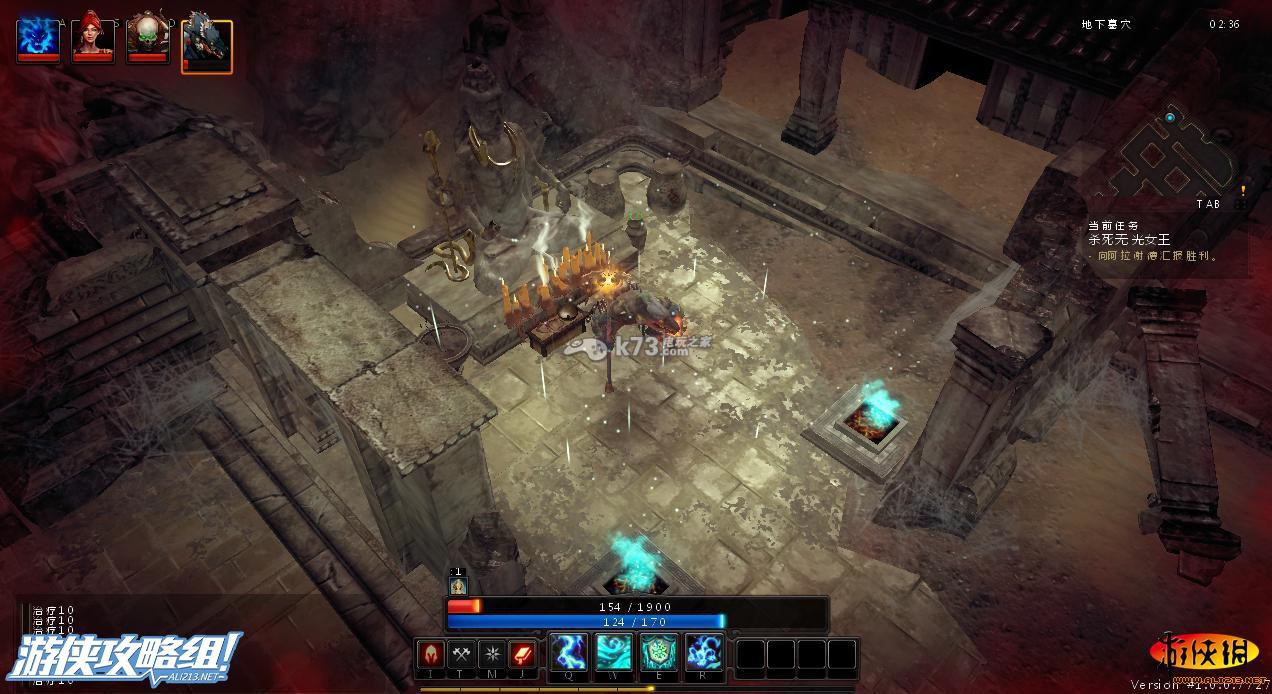The width and height of the screenshot is (1272, 694).
Task: Click the yellow exclamation quest marker
Action: pyautogui.click(x=1243, y=190)
